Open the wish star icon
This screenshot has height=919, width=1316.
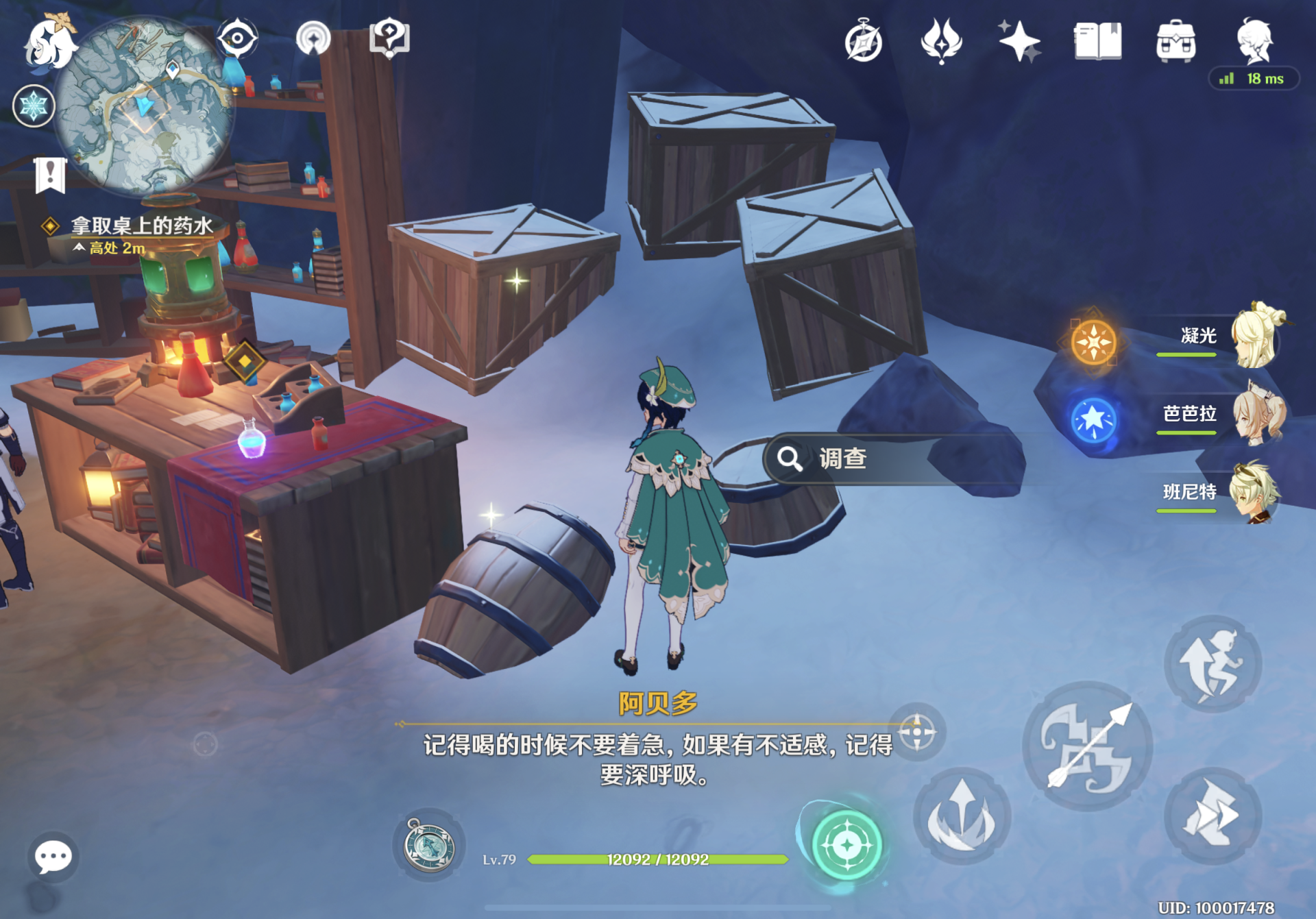click(x=1019, y=41)
